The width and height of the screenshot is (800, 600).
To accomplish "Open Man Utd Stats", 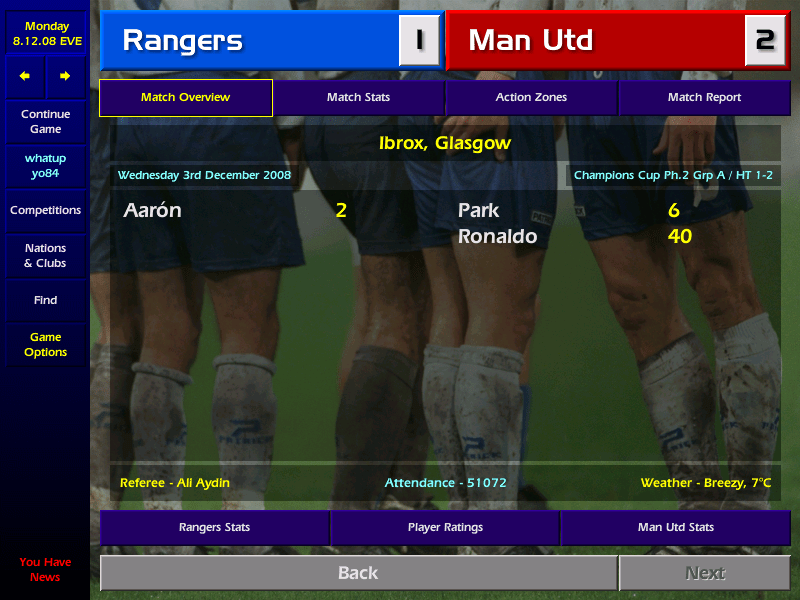I will (x=676, y=527).
